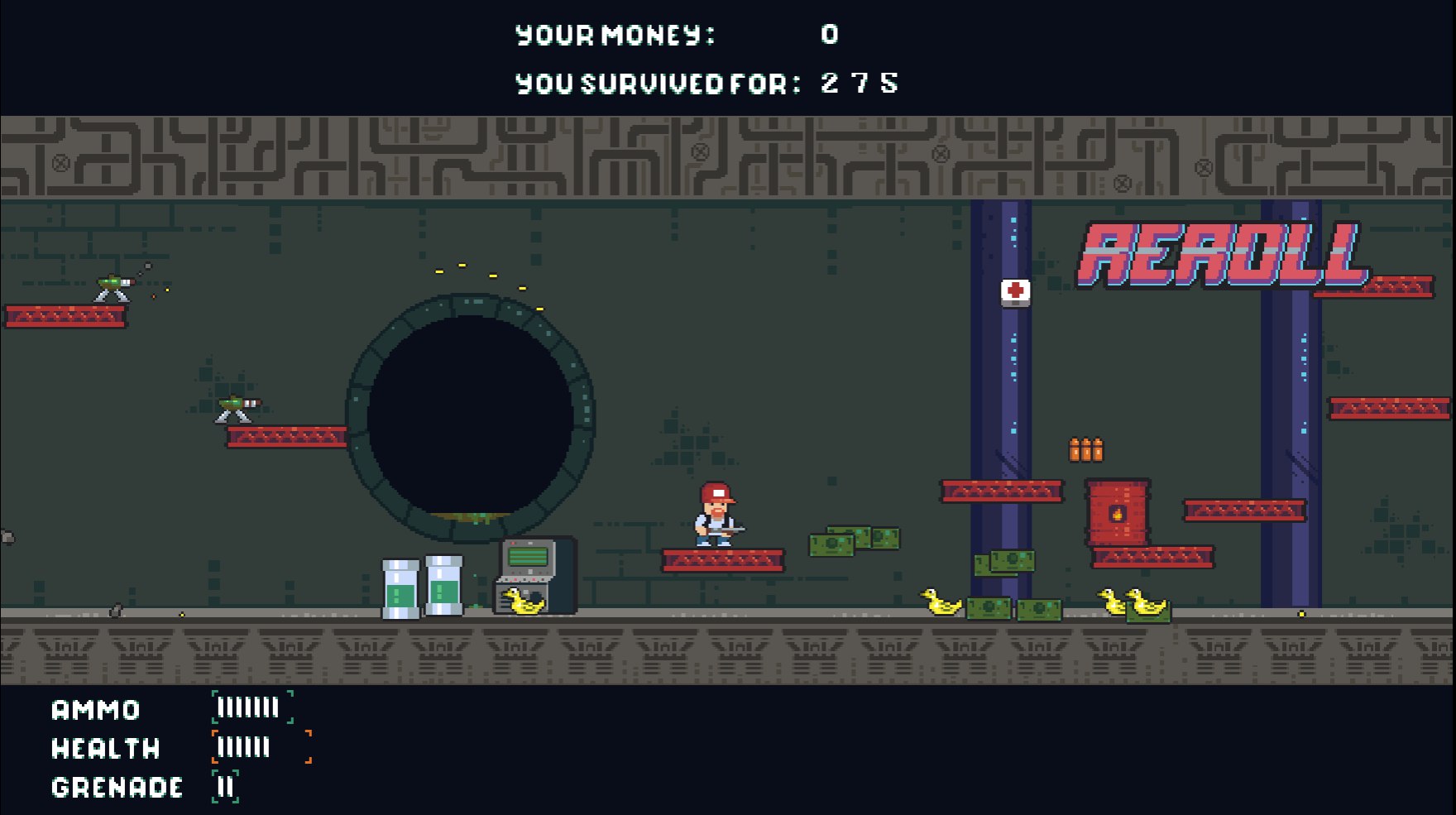Click the leftmost mounted turret gun
The image size is (1456, 815).
click(113, 284)
